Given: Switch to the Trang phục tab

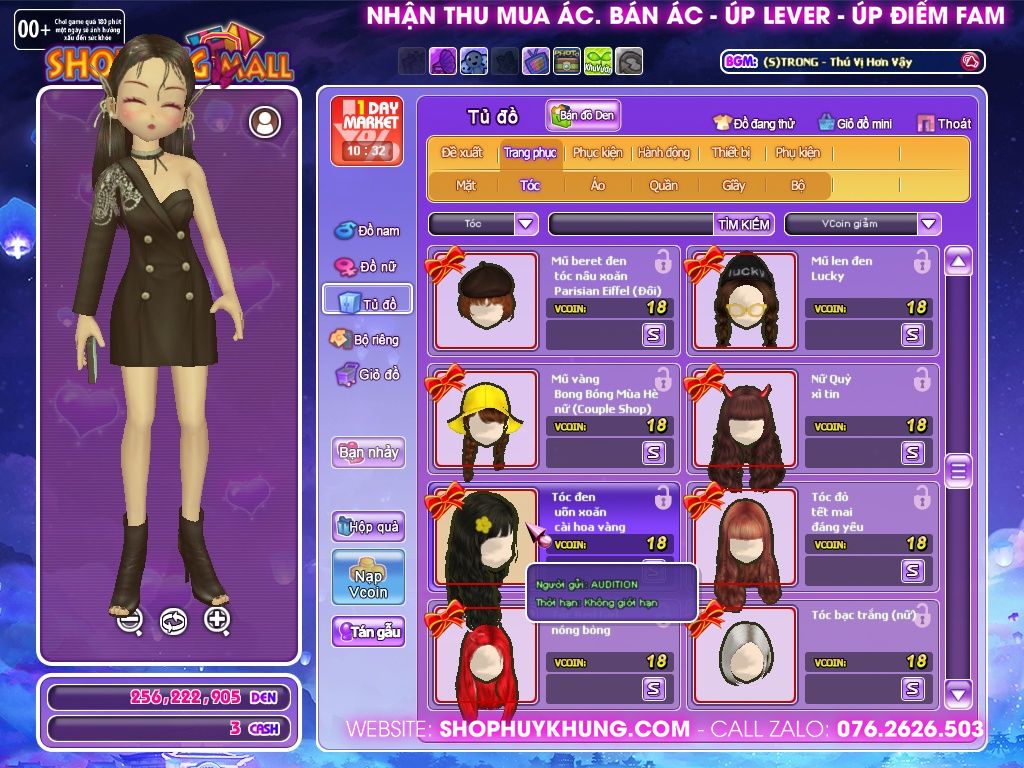Looking at the screenshot, I should (530, 153).
